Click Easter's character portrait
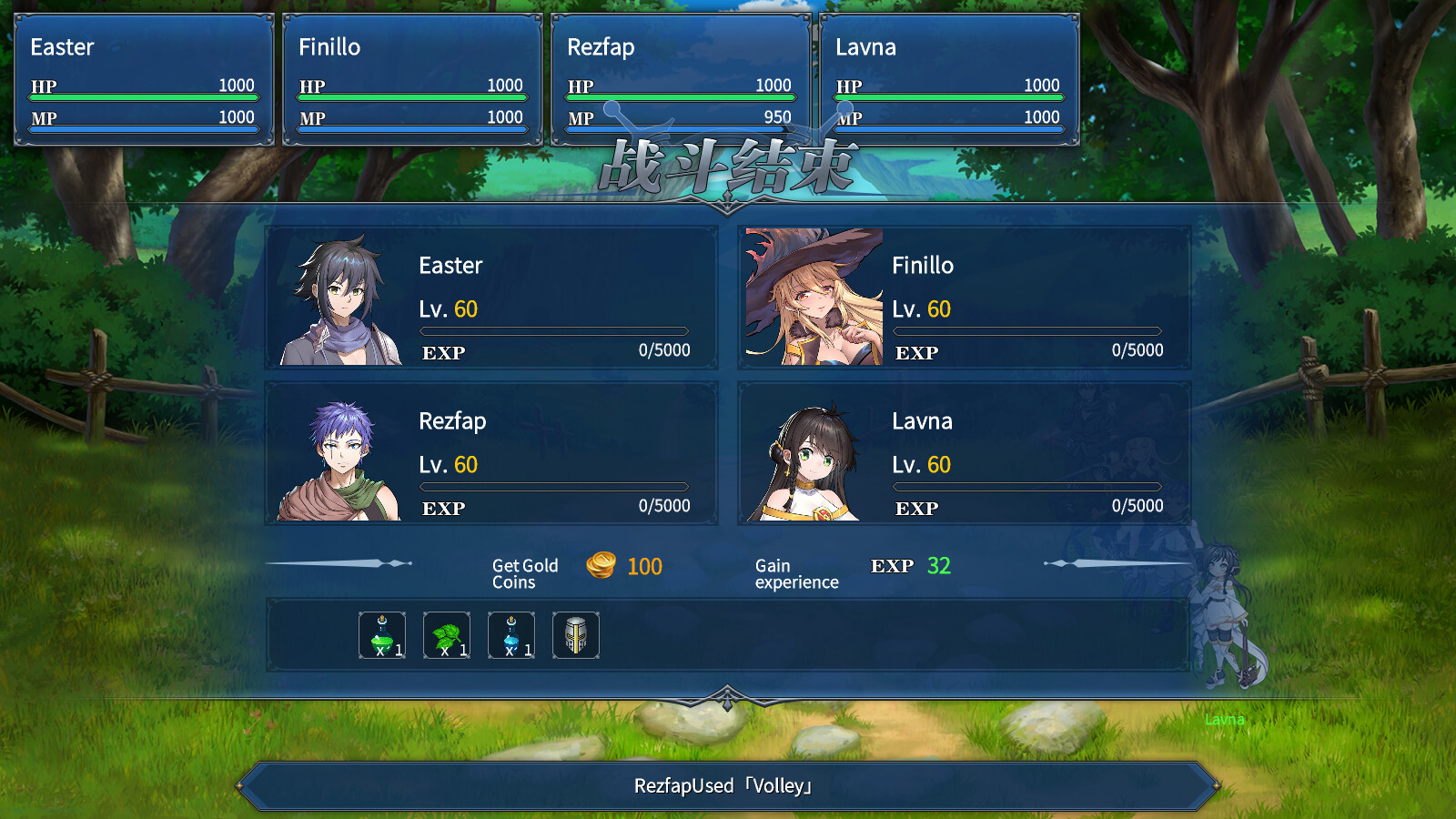Screen dimensions: 1456x819 coord(341,299)
